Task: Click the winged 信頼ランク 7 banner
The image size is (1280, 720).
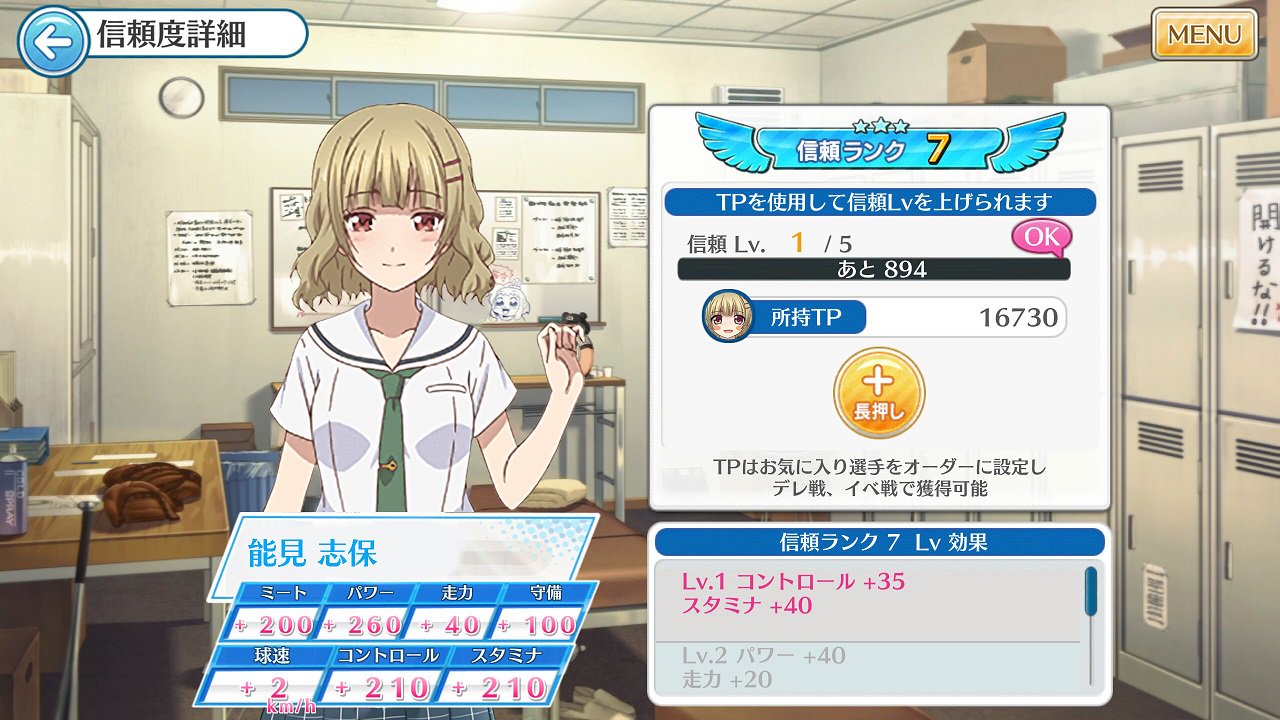Action: coord(878,146)
